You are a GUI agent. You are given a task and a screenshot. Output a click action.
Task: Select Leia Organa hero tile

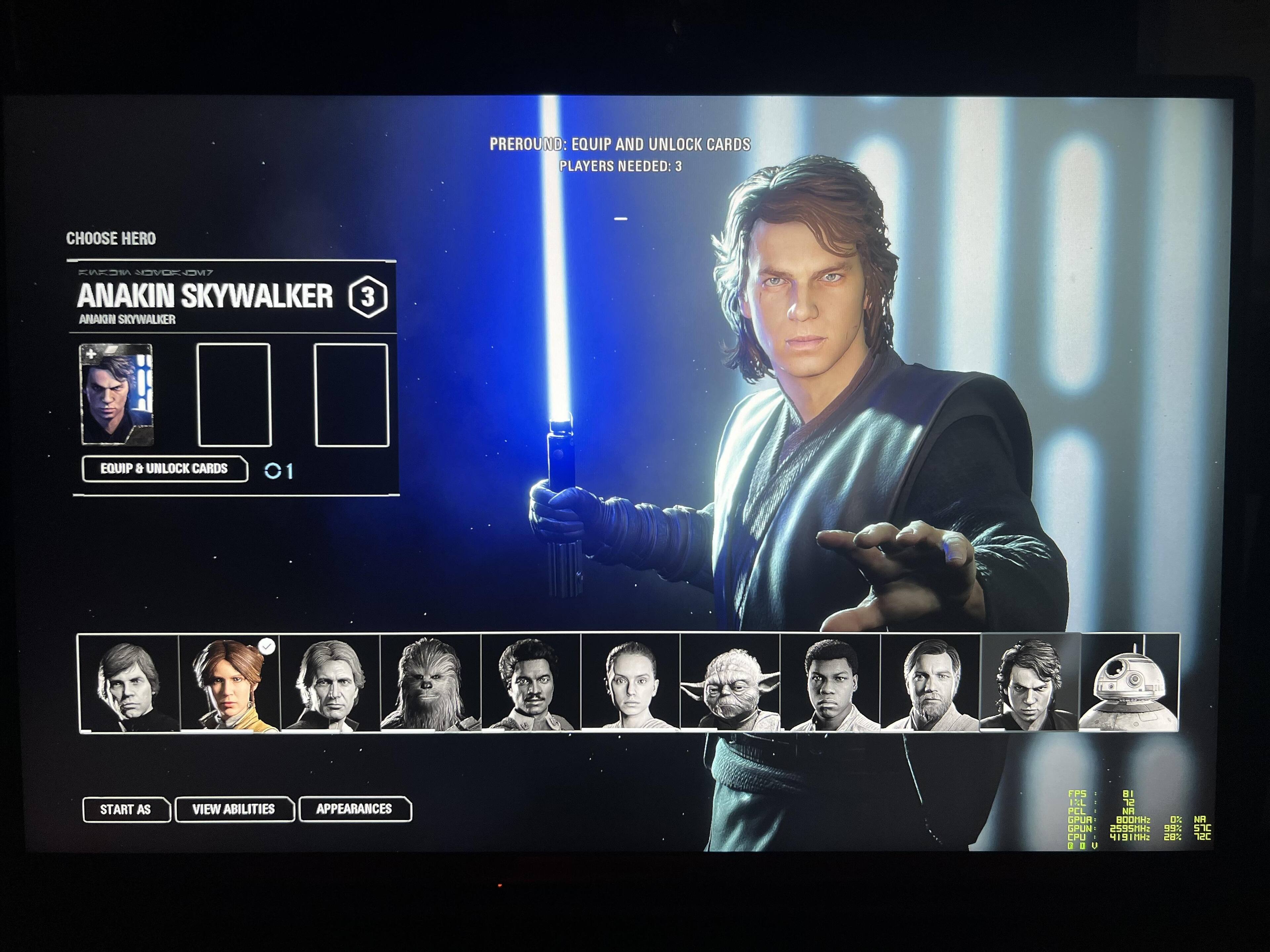coord(230,683)
